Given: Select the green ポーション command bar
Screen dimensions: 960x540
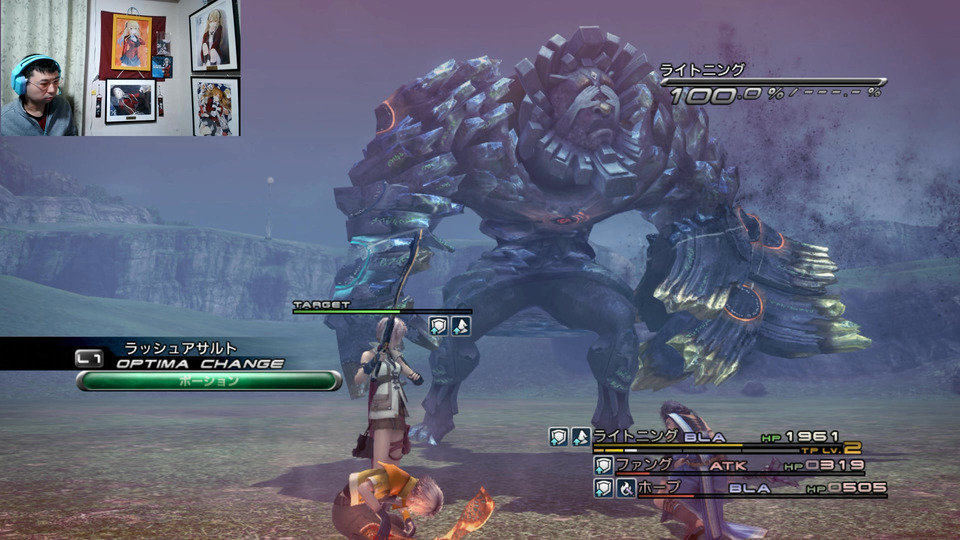Looking at the screenshot, I should coord(209,381).
